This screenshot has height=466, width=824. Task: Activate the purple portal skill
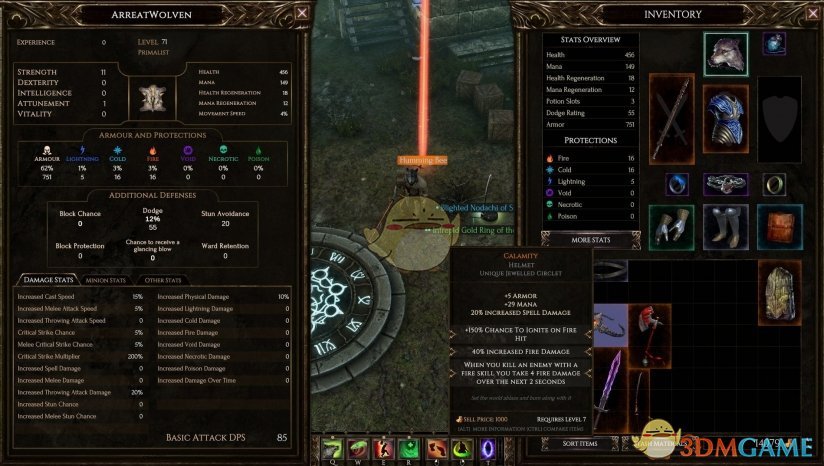point(488,449)
